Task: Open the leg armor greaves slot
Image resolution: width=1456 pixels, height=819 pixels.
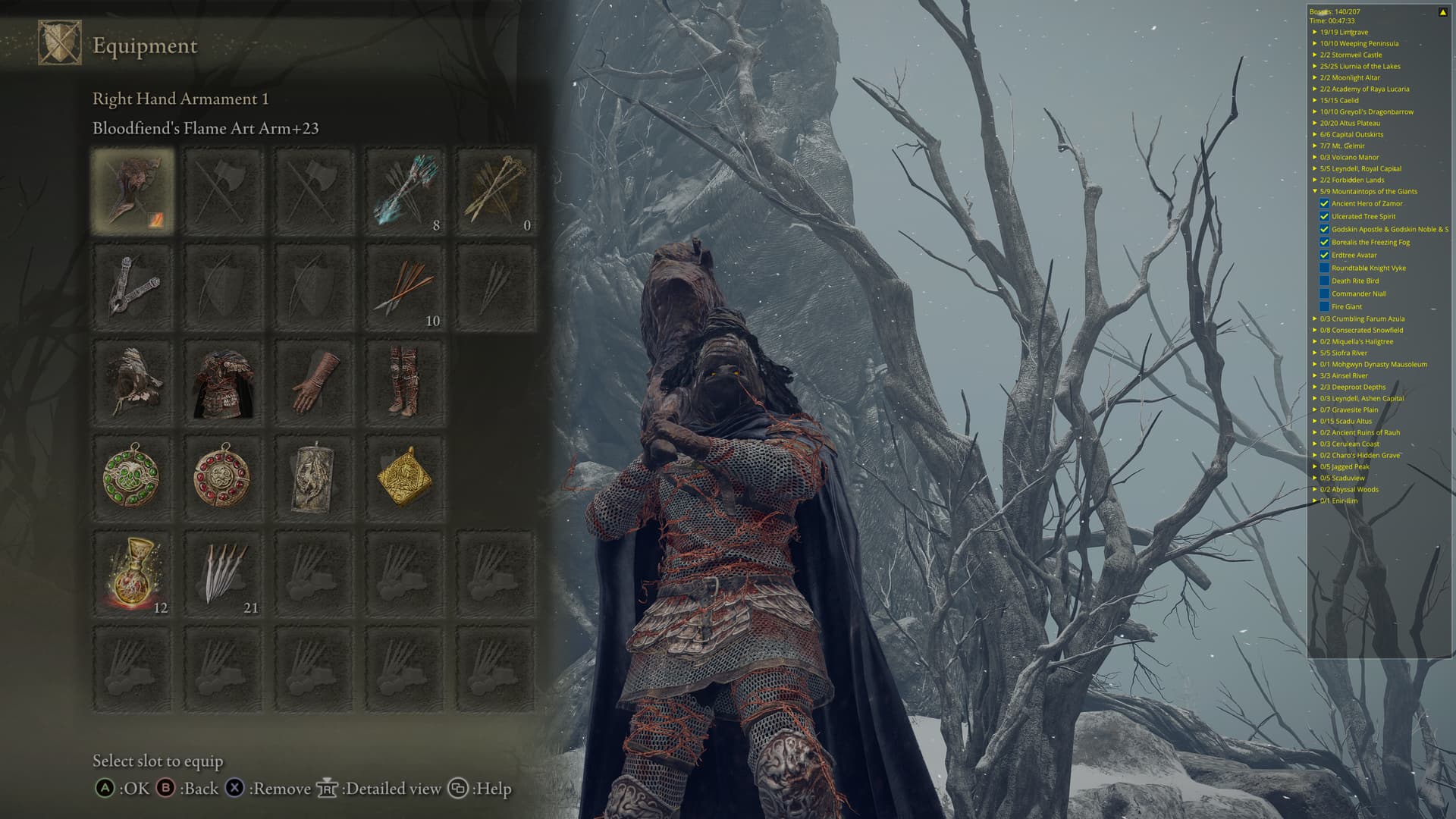Action: coord(405,383)
